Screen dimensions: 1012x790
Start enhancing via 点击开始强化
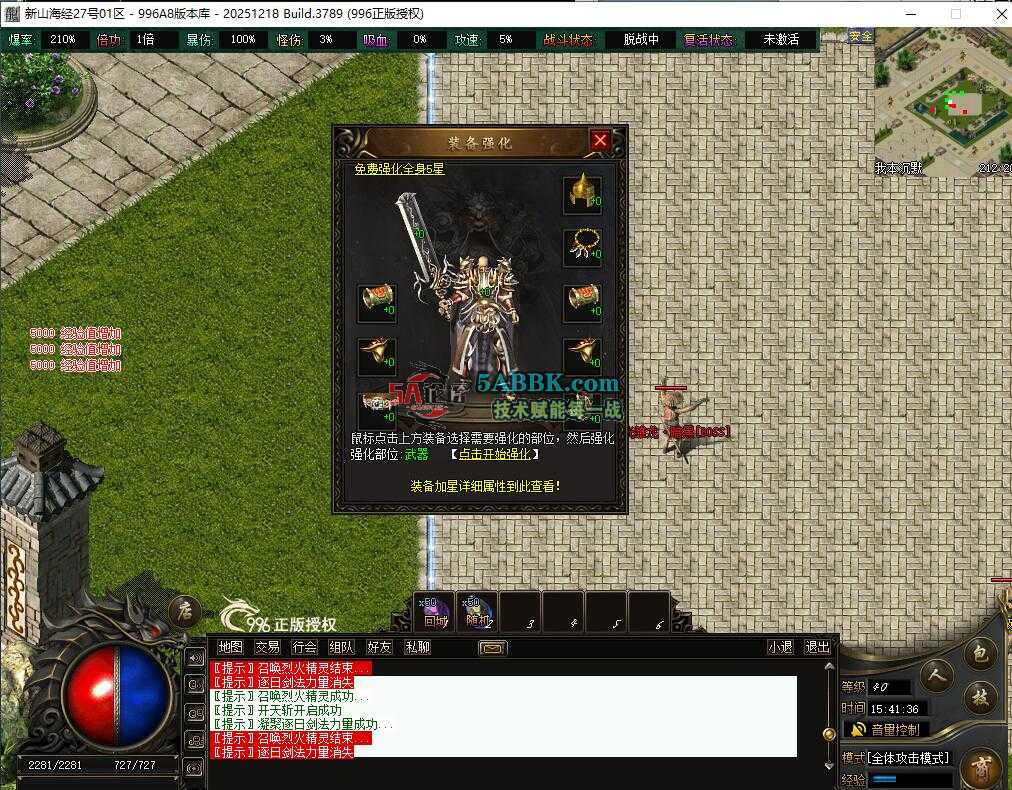point(494,454)
